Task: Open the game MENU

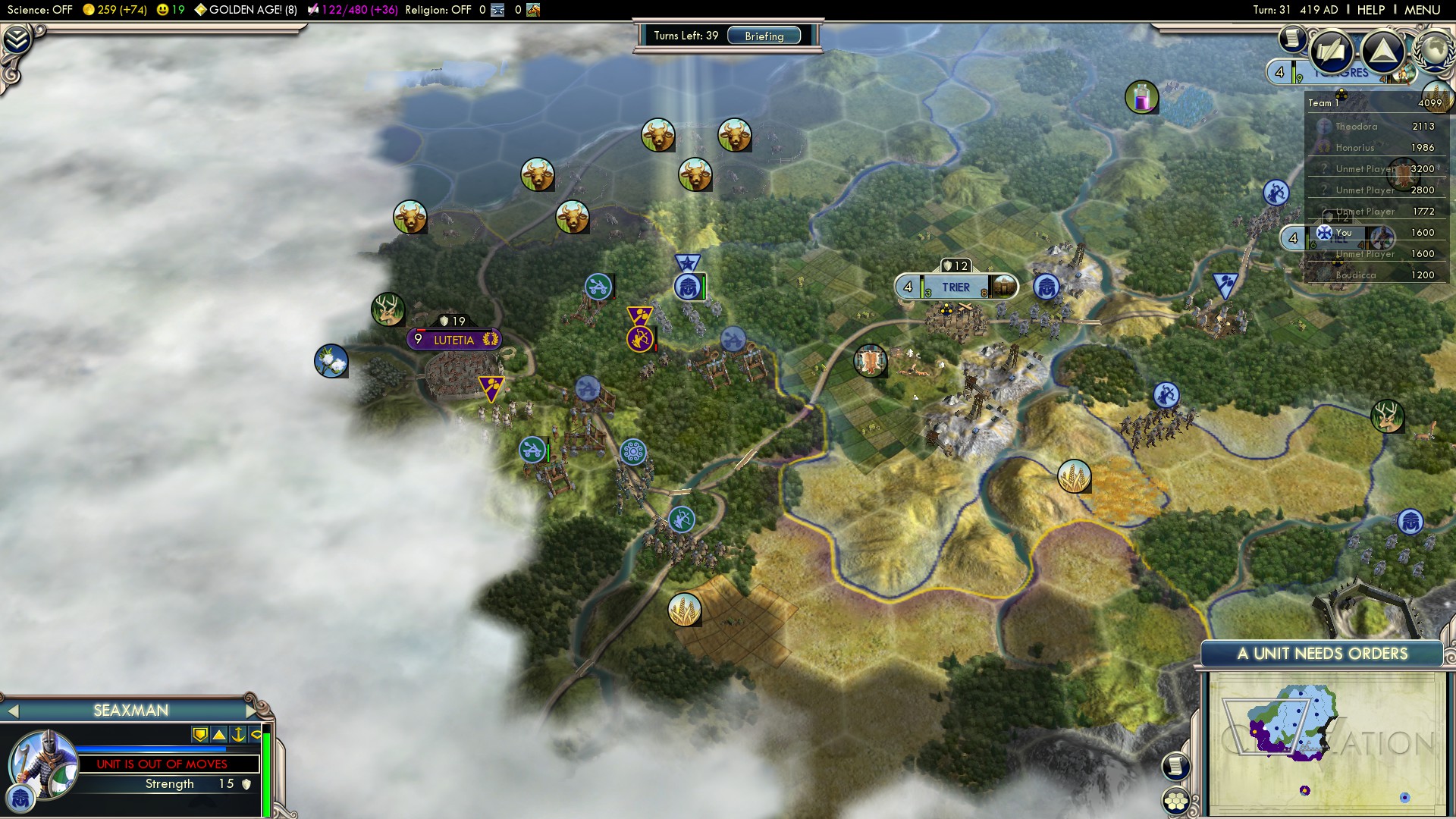Action: click(x=1422, y=10)
